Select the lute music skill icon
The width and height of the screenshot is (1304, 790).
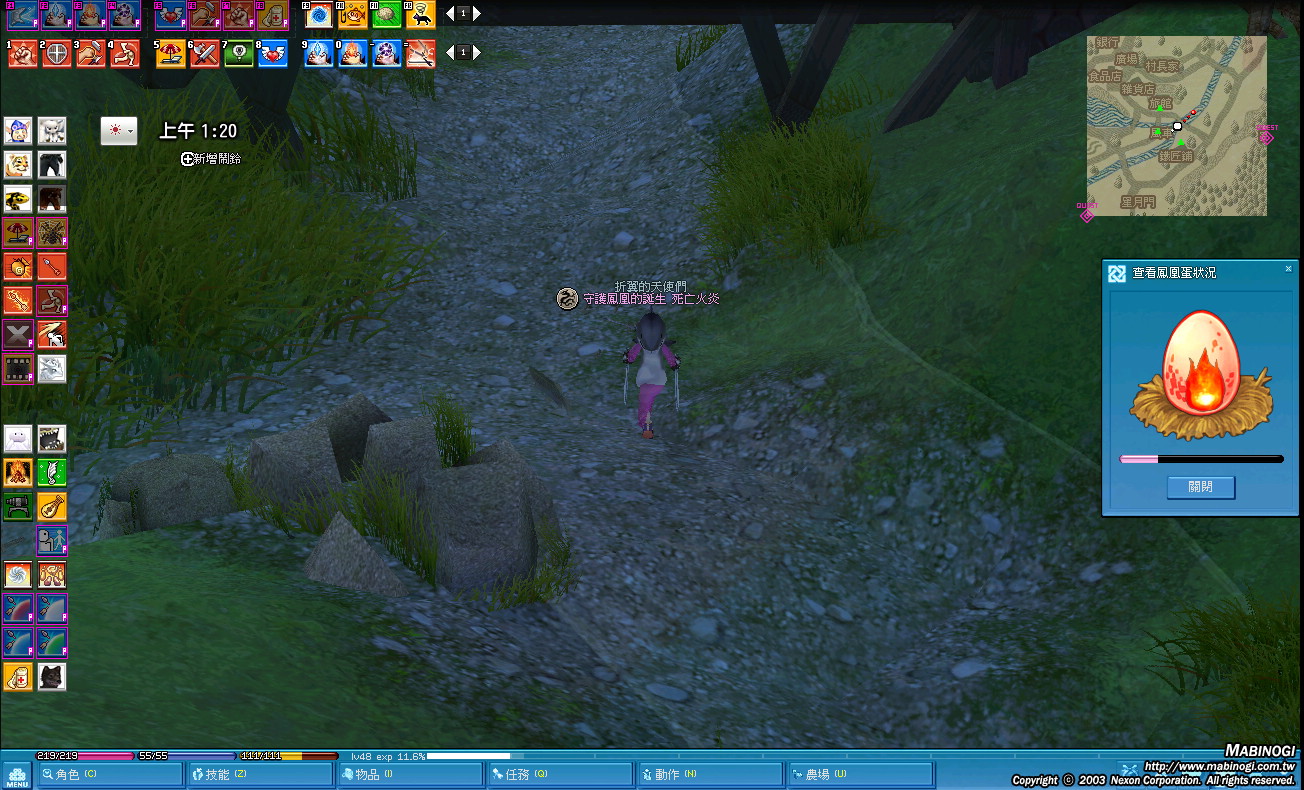tap(52, 507)
